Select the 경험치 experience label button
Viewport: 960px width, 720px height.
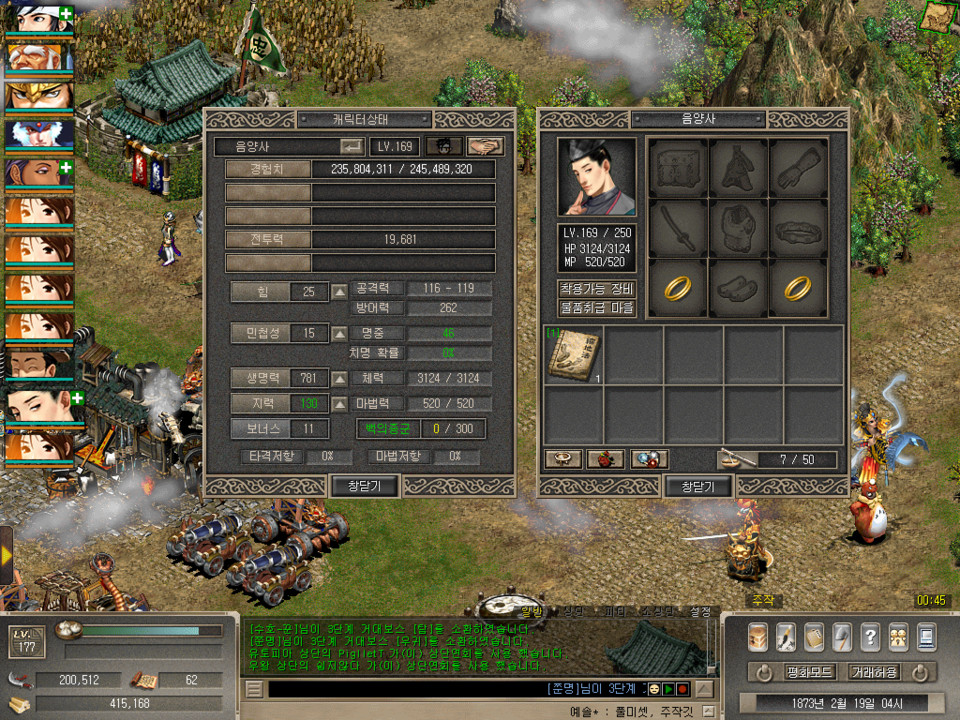click(268, 169)
